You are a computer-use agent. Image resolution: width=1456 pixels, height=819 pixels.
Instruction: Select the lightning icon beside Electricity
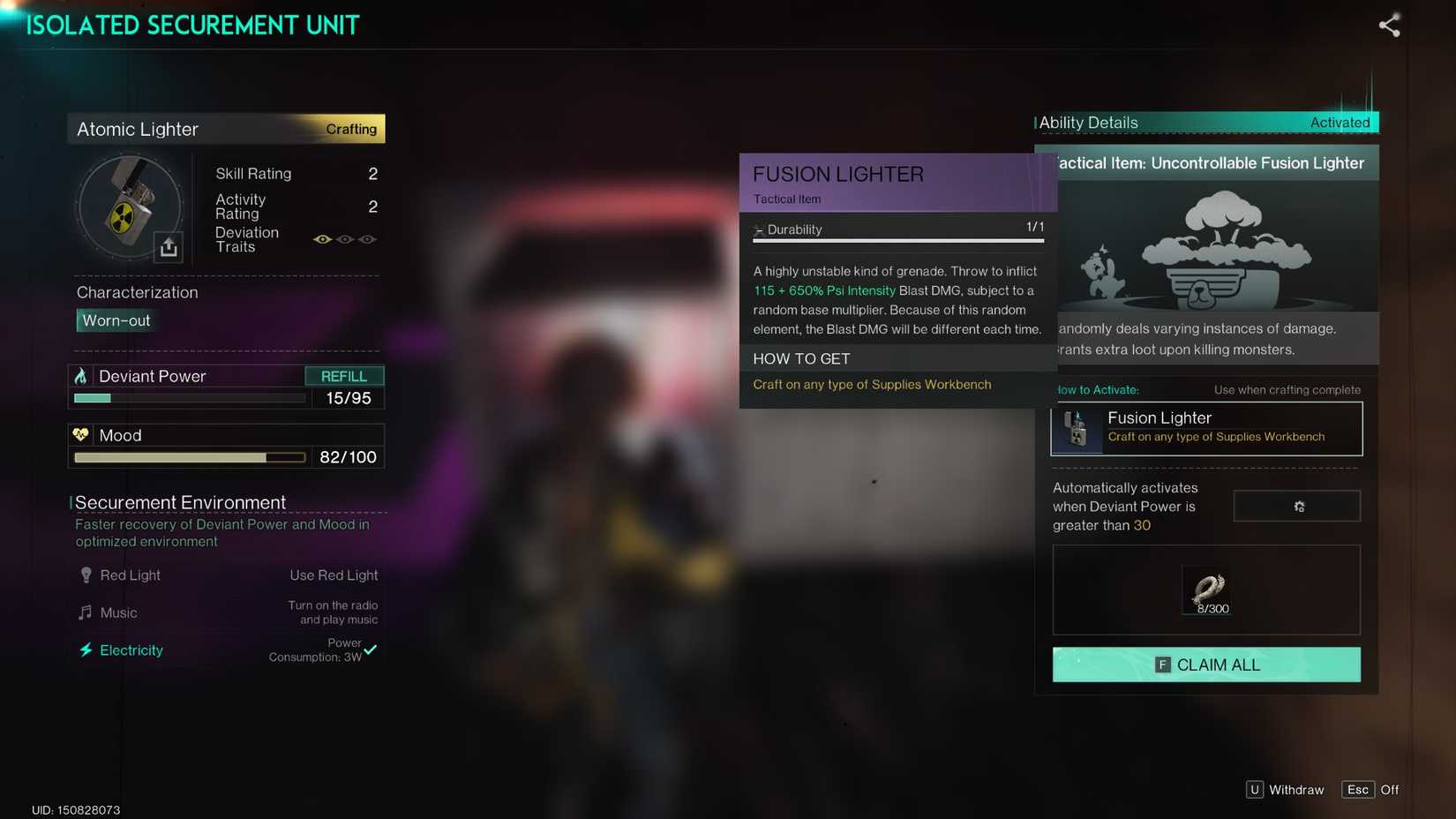click(85, 650)
